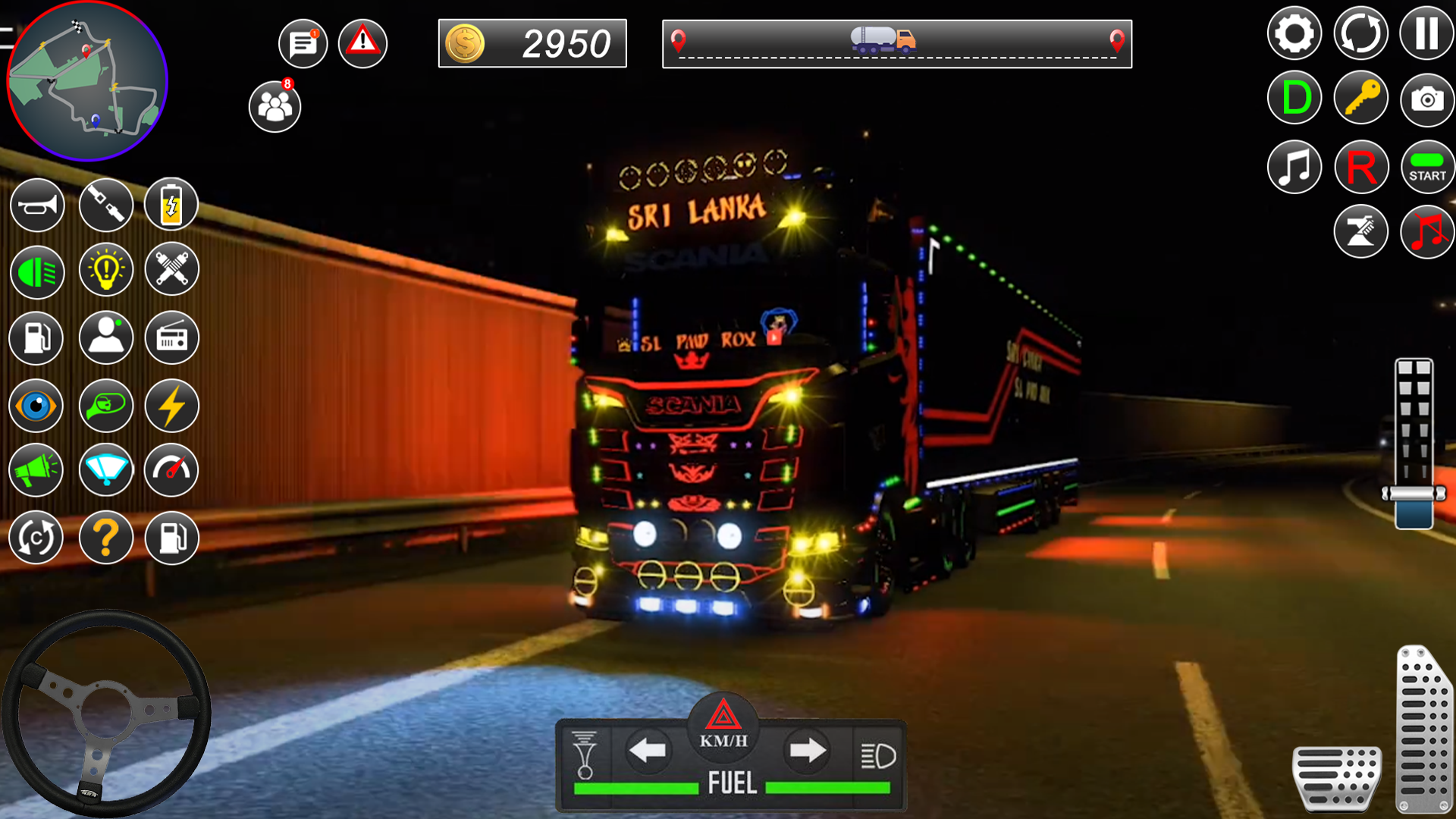Take a screenshot using the camera icon
Image resolution: width=1456 pixels, height=819 pixels.
click(1427, 98)
